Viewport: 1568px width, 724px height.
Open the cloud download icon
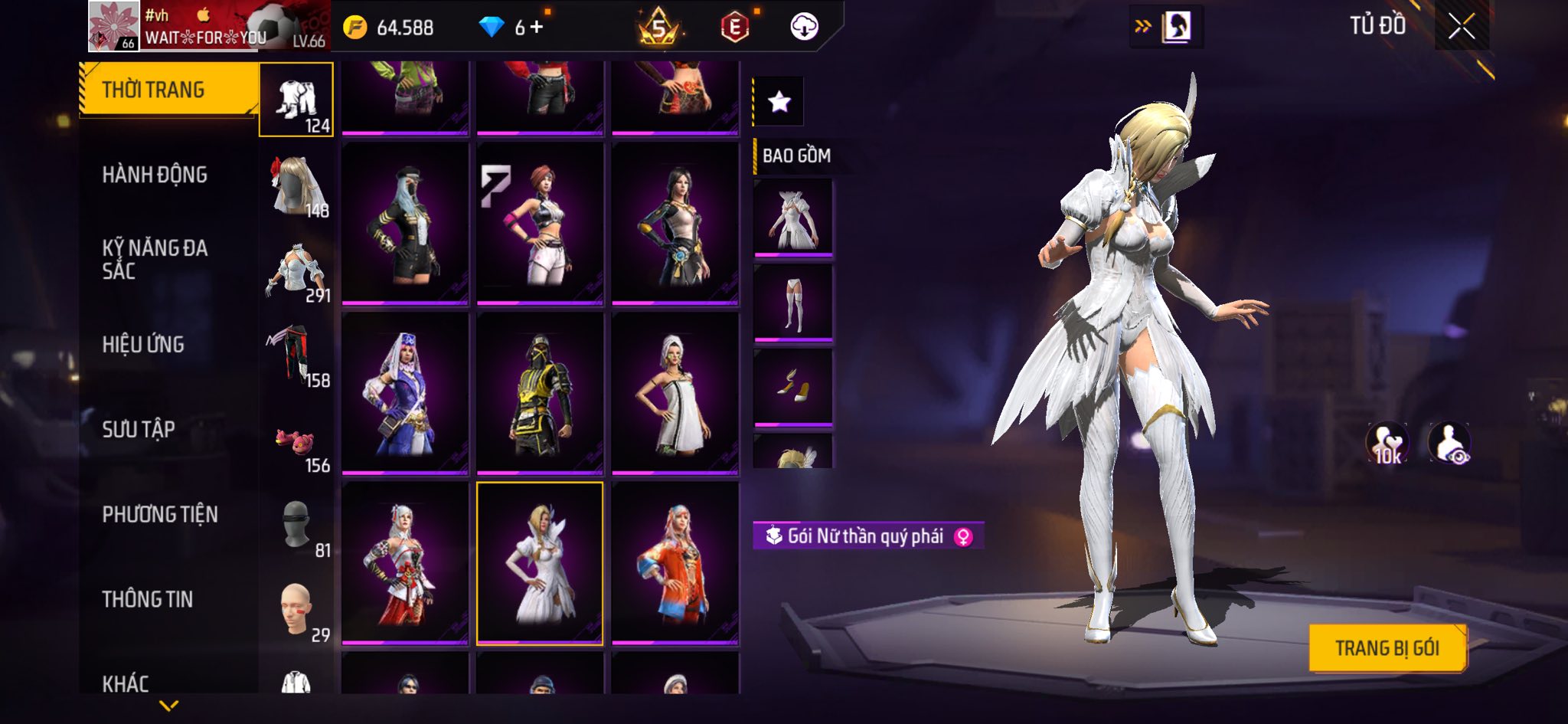[804, 28]
